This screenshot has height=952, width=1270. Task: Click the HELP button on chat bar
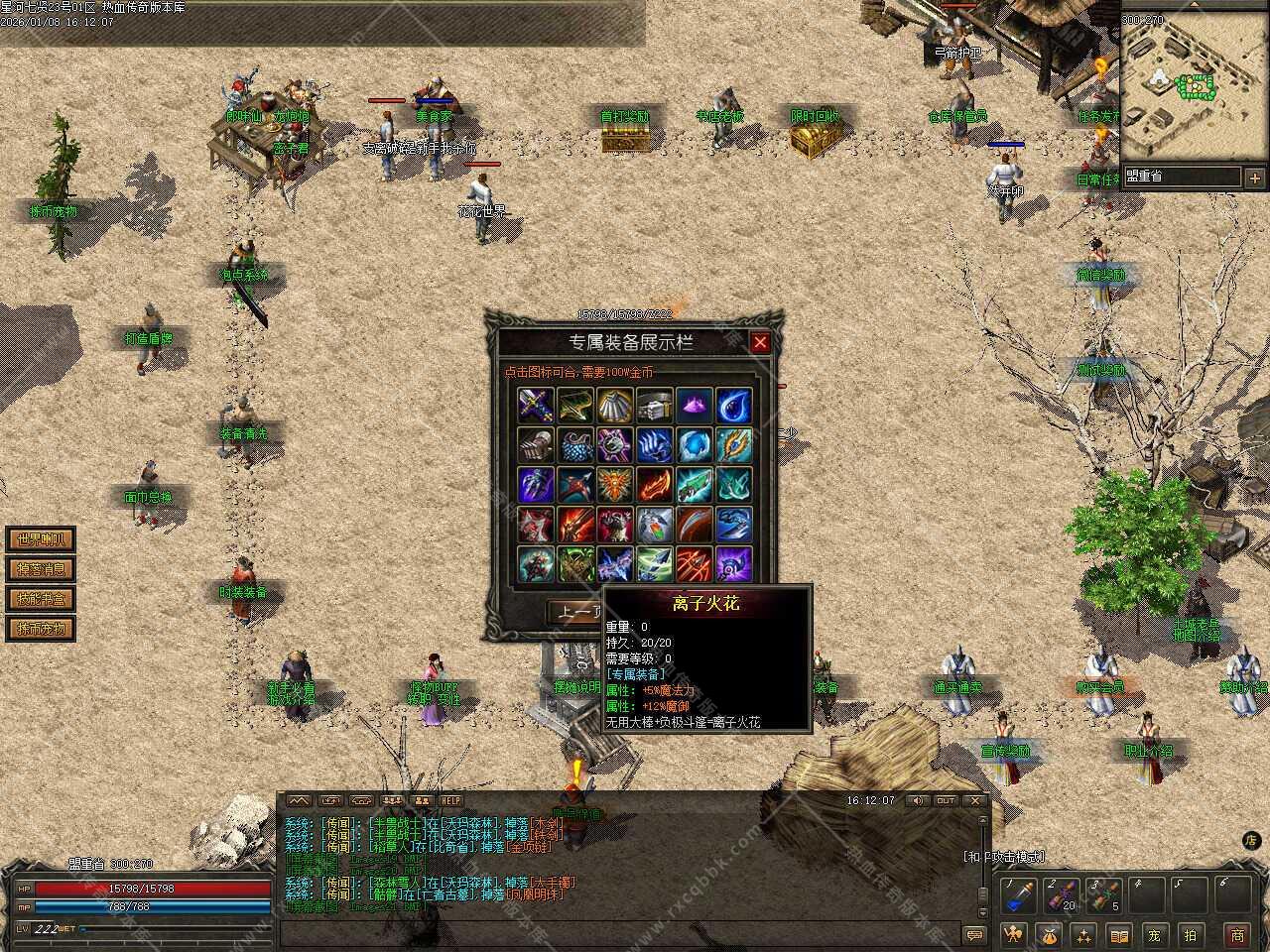451,800
